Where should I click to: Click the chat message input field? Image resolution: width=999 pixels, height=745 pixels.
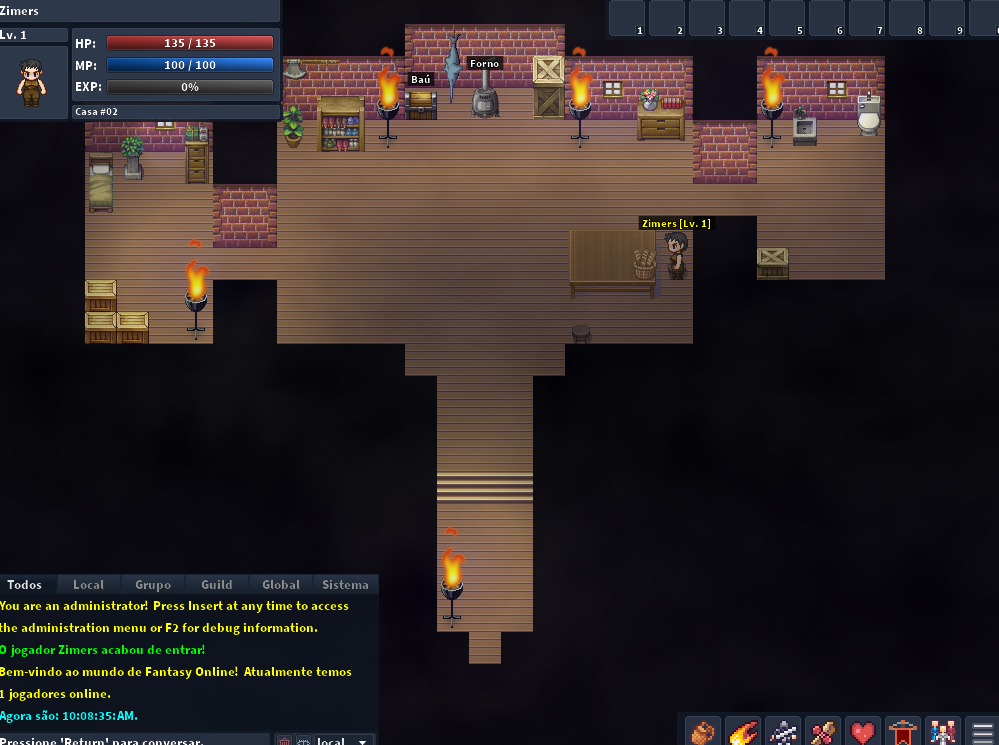tap(135, 741)
